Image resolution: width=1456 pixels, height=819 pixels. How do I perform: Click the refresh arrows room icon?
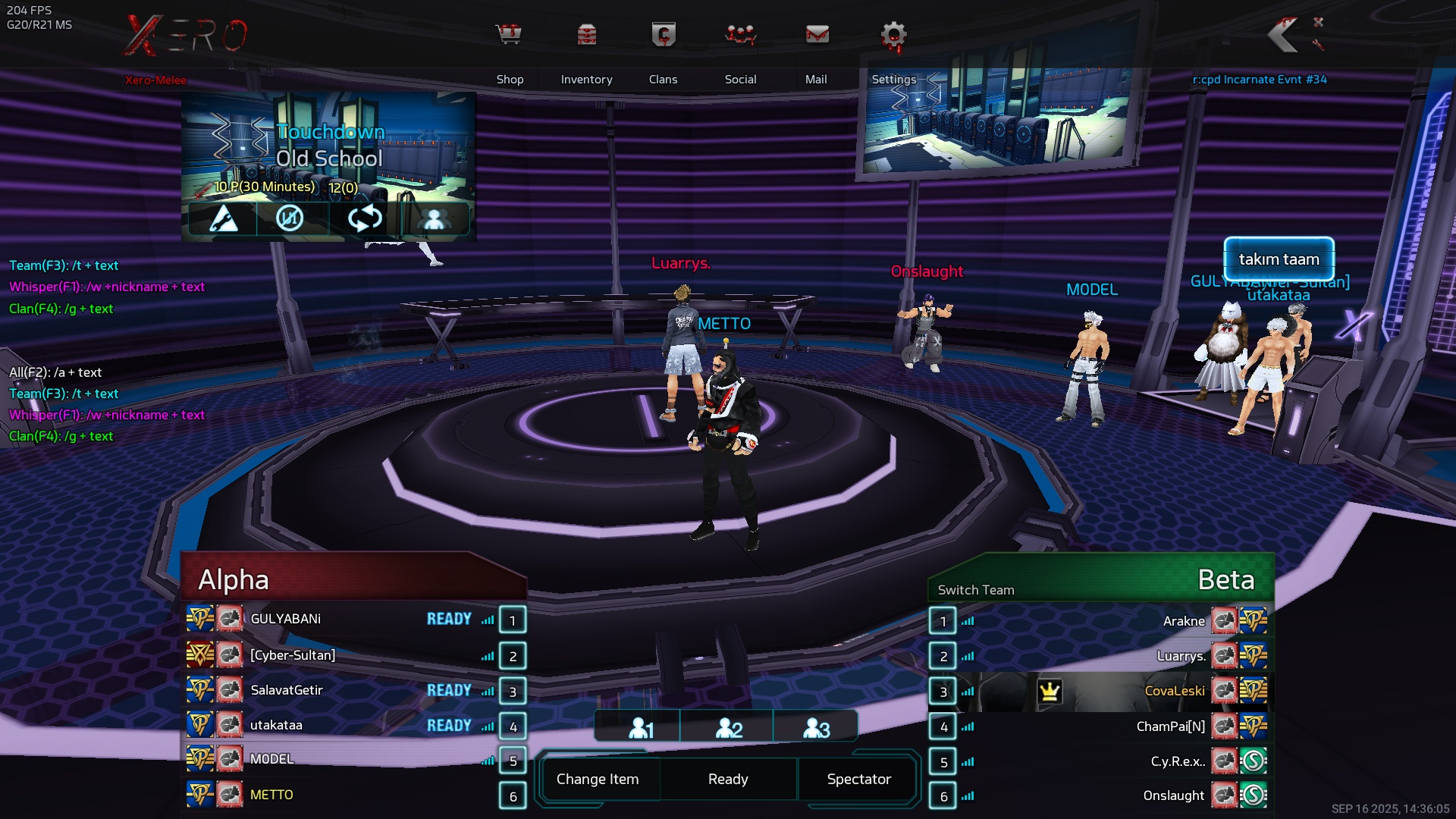[x=364, y=219]
